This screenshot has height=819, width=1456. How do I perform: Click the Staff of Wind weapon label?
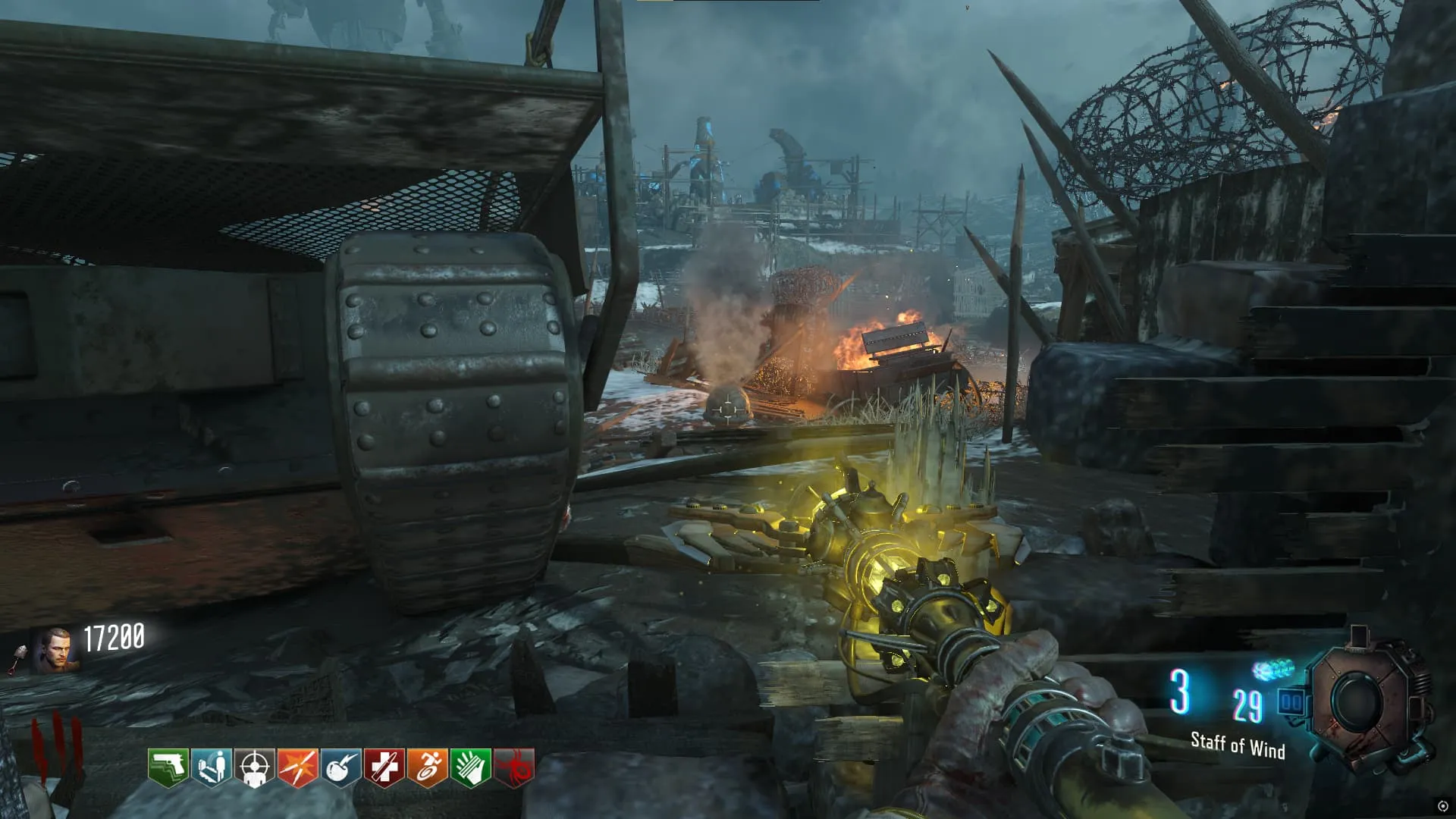tap(1238, 745)
